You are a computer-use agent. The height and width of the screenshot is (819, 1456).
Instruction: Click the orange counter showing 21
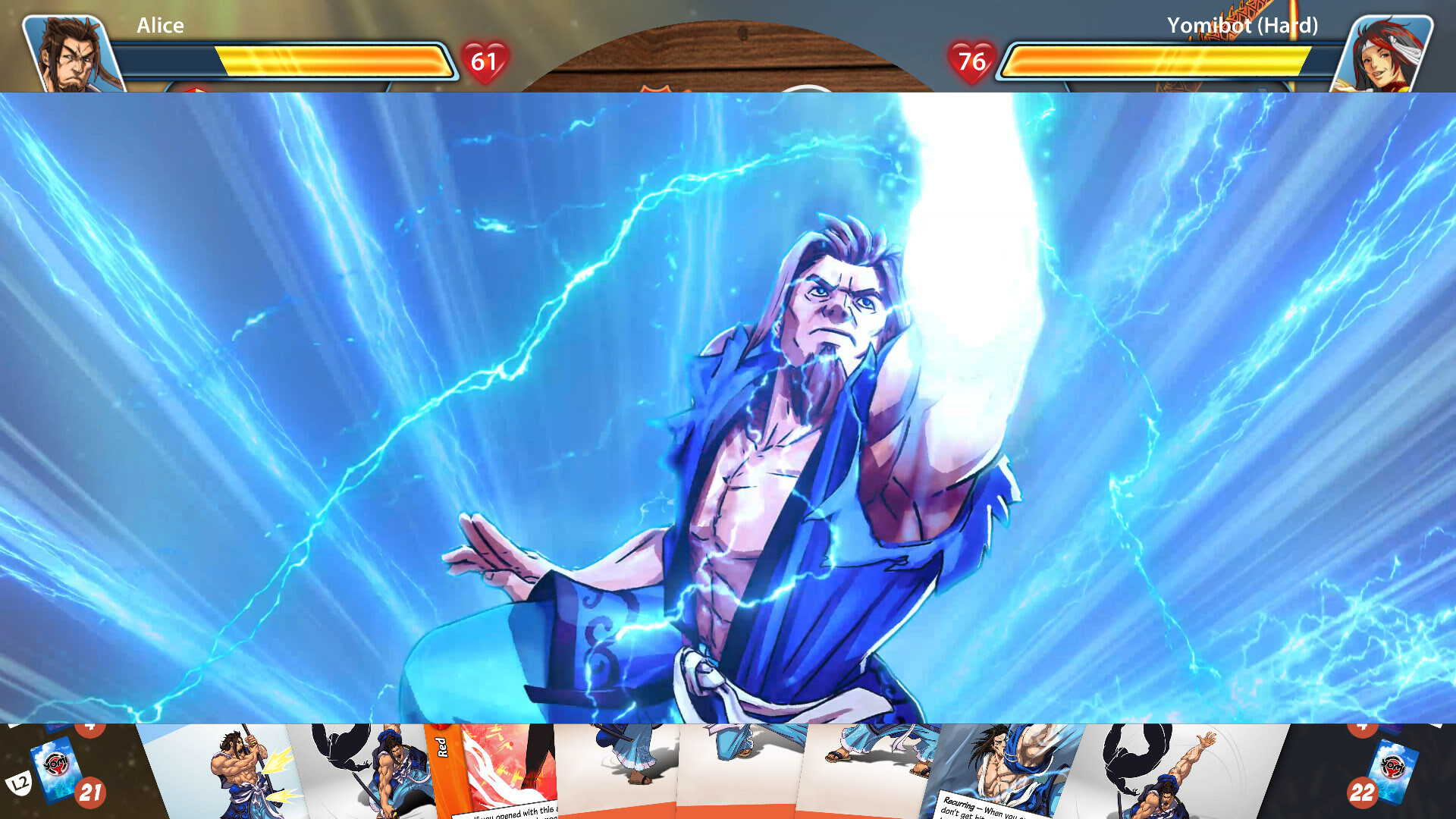point(90,792)
